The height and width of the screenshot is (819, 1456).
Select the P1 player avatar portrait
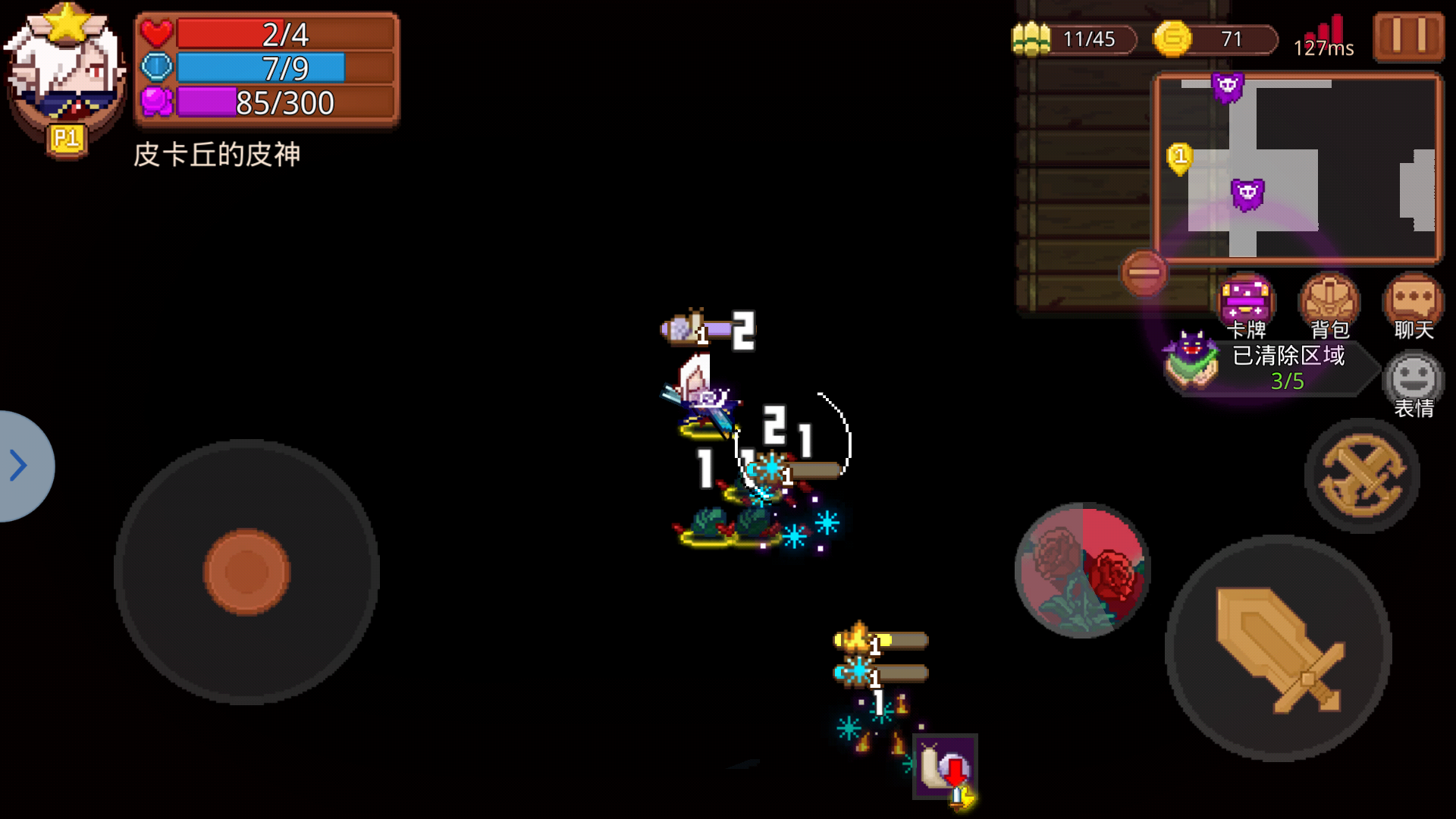[x=64, y=68]
